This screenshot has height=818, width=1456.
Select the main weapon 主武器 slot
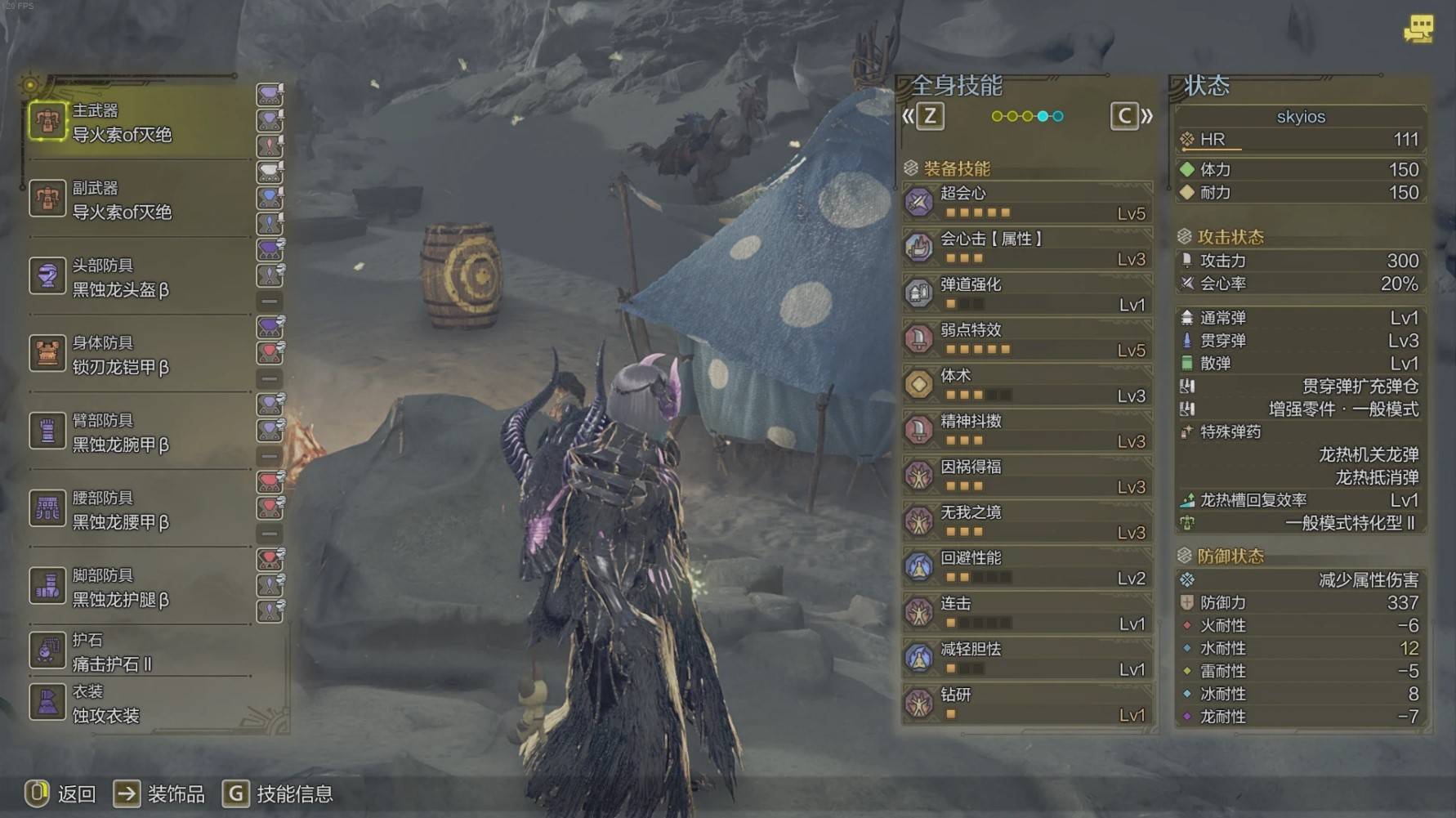coord(139,123)
